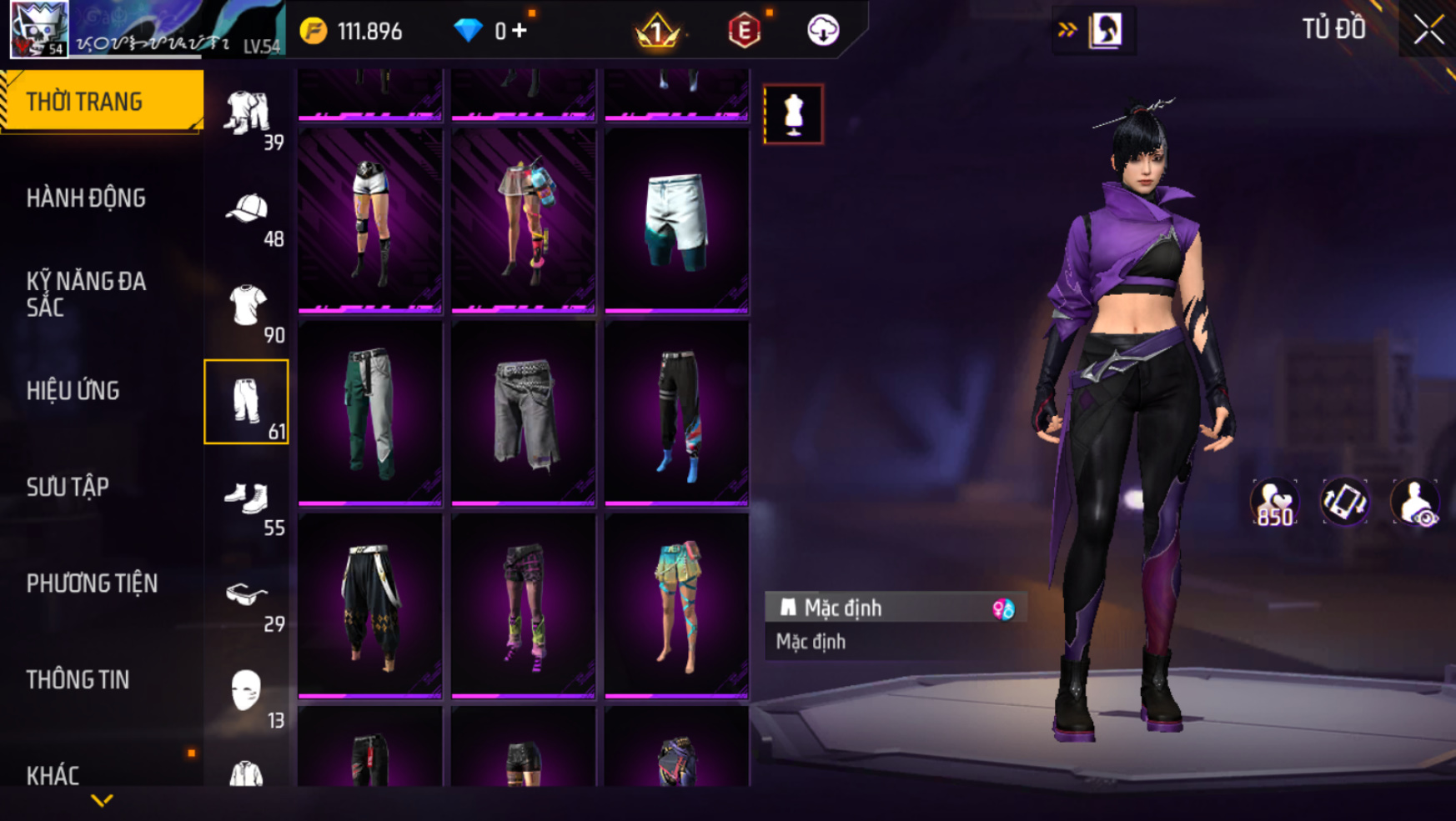Go to the SƯU TẬP tab
The width and height of the screenshot is (1456, 821).
point(68,487)
